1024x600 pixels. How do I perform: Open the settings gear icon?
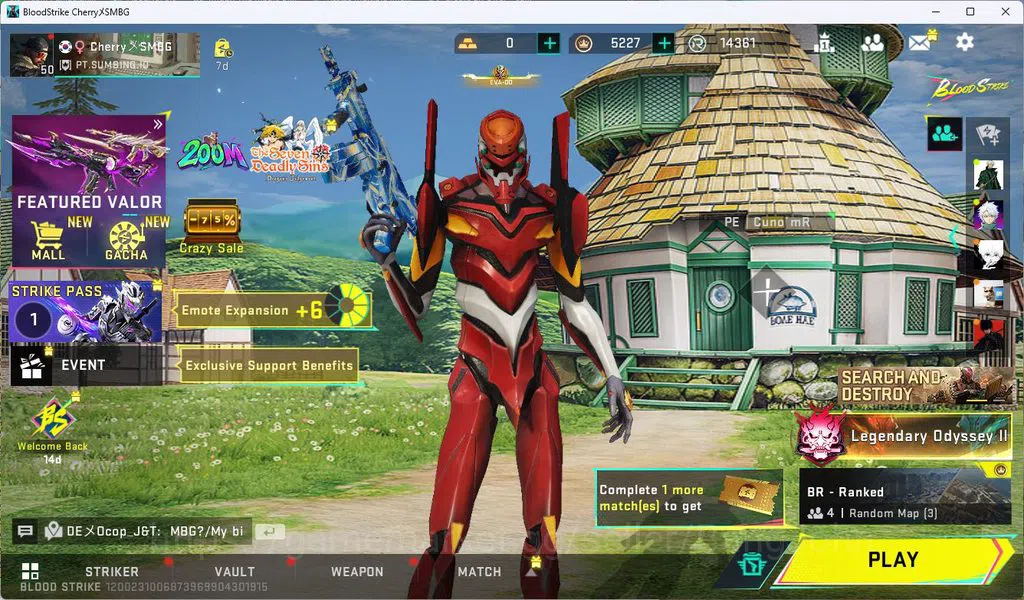click(964, 42)
